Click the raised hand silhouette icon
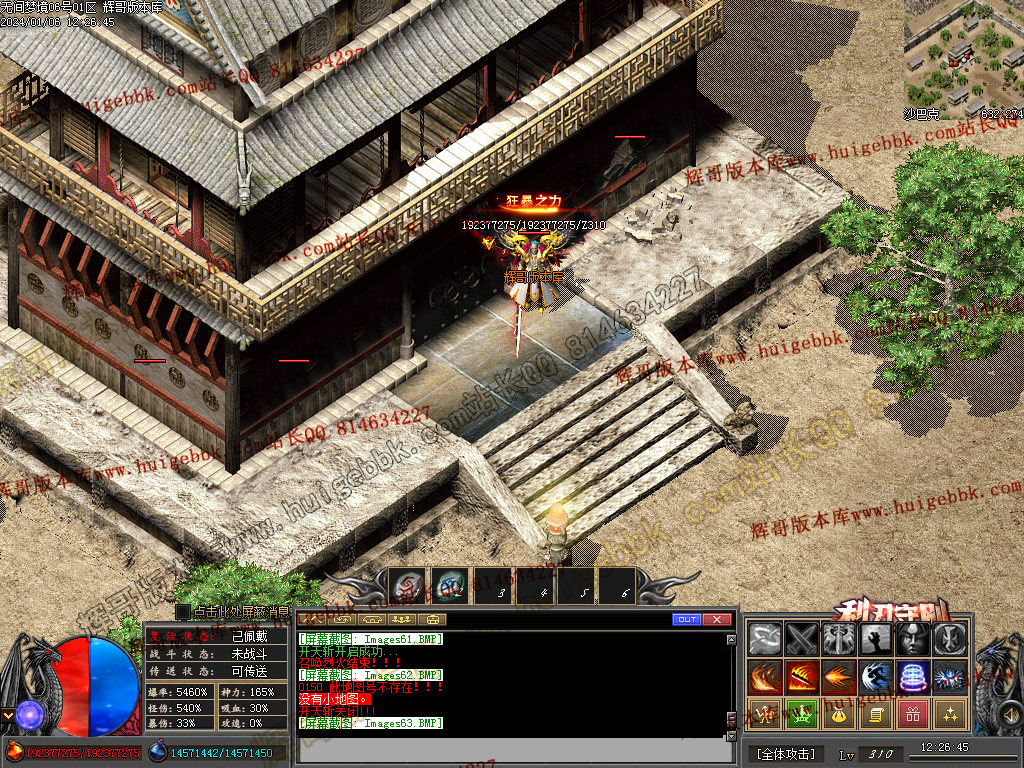The width and height of the screenshot is (1024, 768). pos(876,639)
